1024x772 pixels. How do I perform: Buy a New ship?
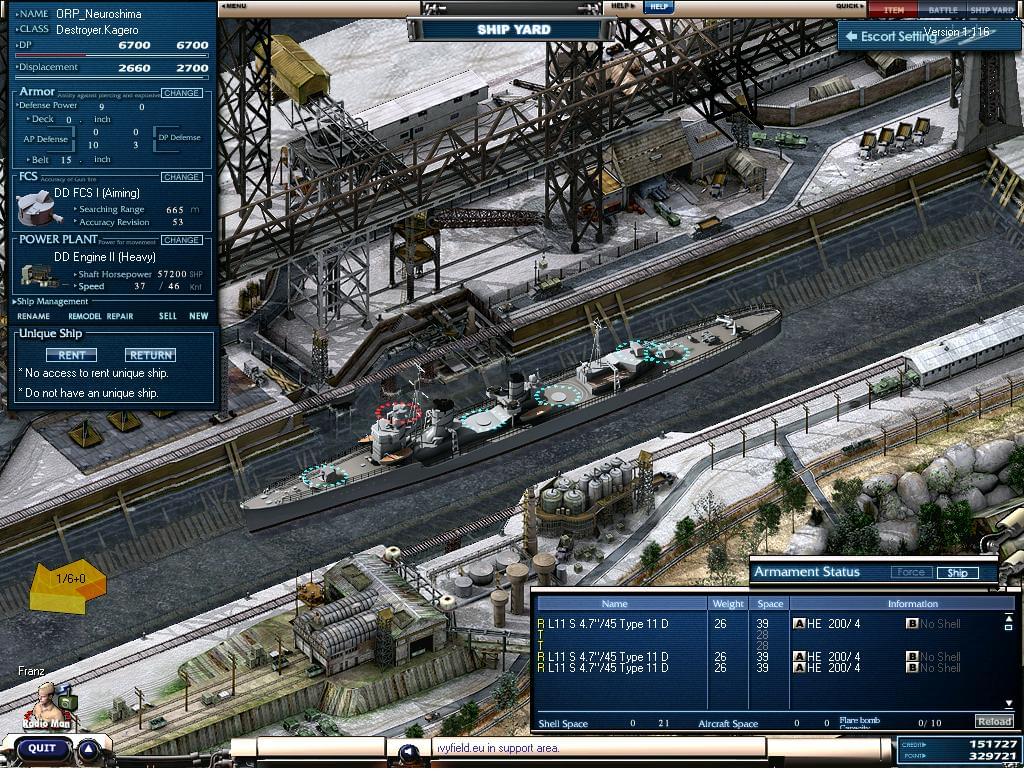pos(199,316)
